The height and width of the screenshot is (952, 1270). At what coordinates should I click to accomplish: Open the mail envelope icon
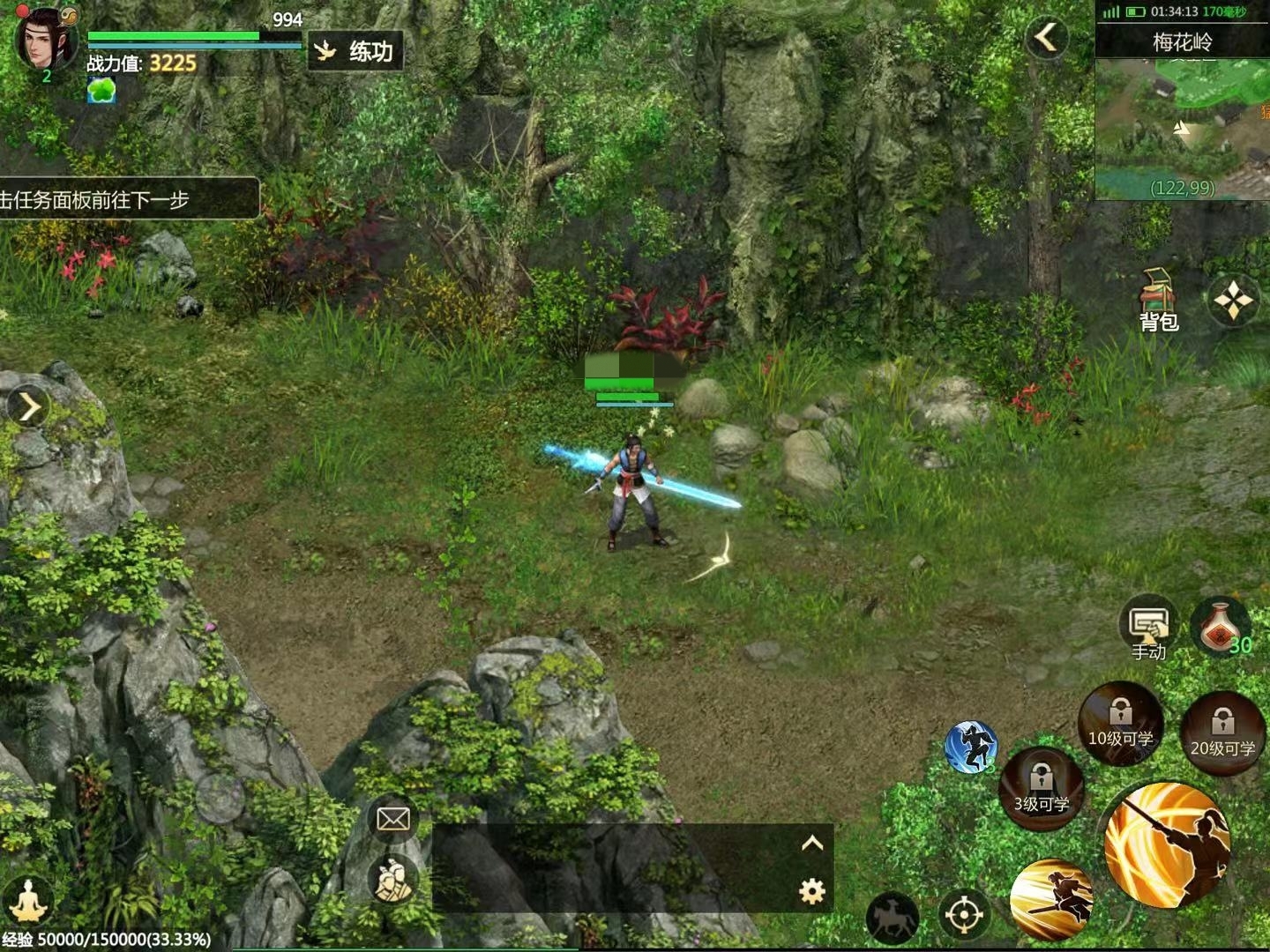tap(392, 819)
